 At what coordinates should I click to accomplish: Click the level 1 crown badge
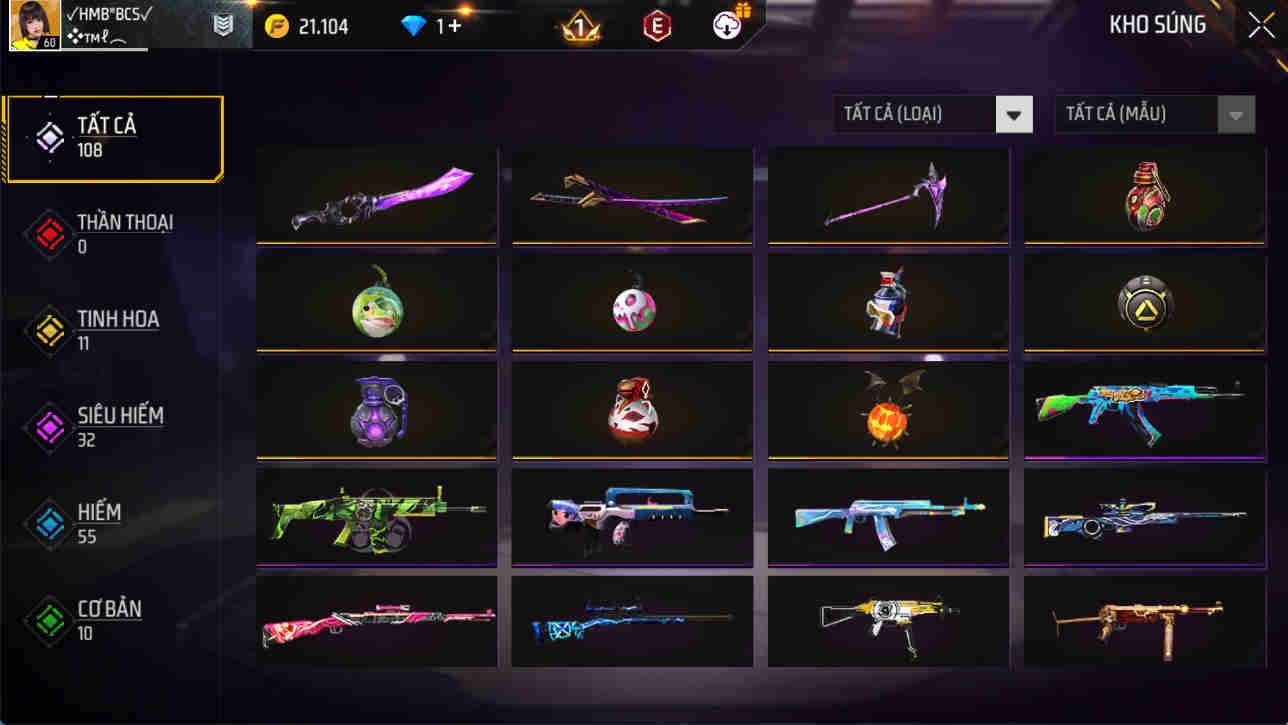579,25
